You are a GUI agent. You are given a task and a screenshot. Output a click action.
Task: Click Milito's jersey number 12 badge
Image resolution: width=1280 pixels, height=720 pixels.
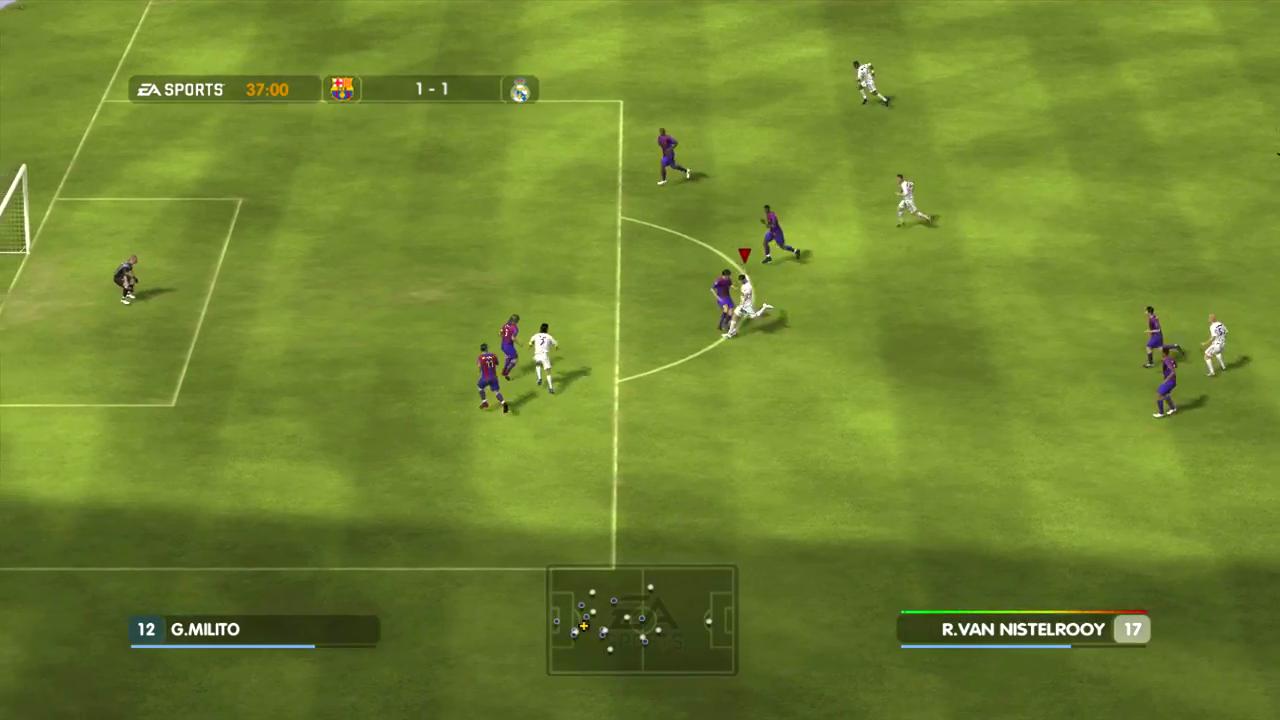click(146, 629)
